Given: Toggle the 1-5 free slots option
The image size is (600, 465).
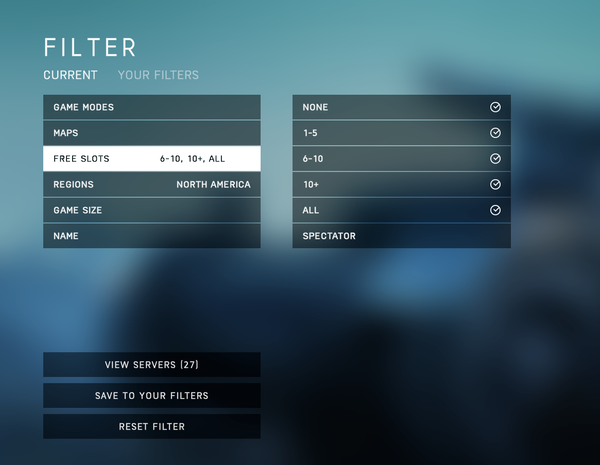Looking at the screenshot, I should point(401,133).
